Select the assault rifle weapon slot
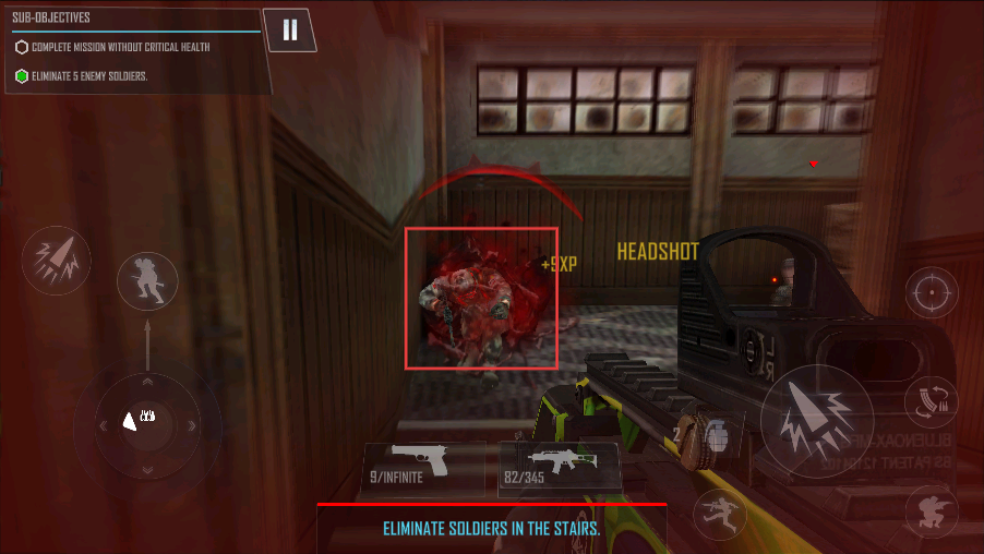 click(557, 467)
